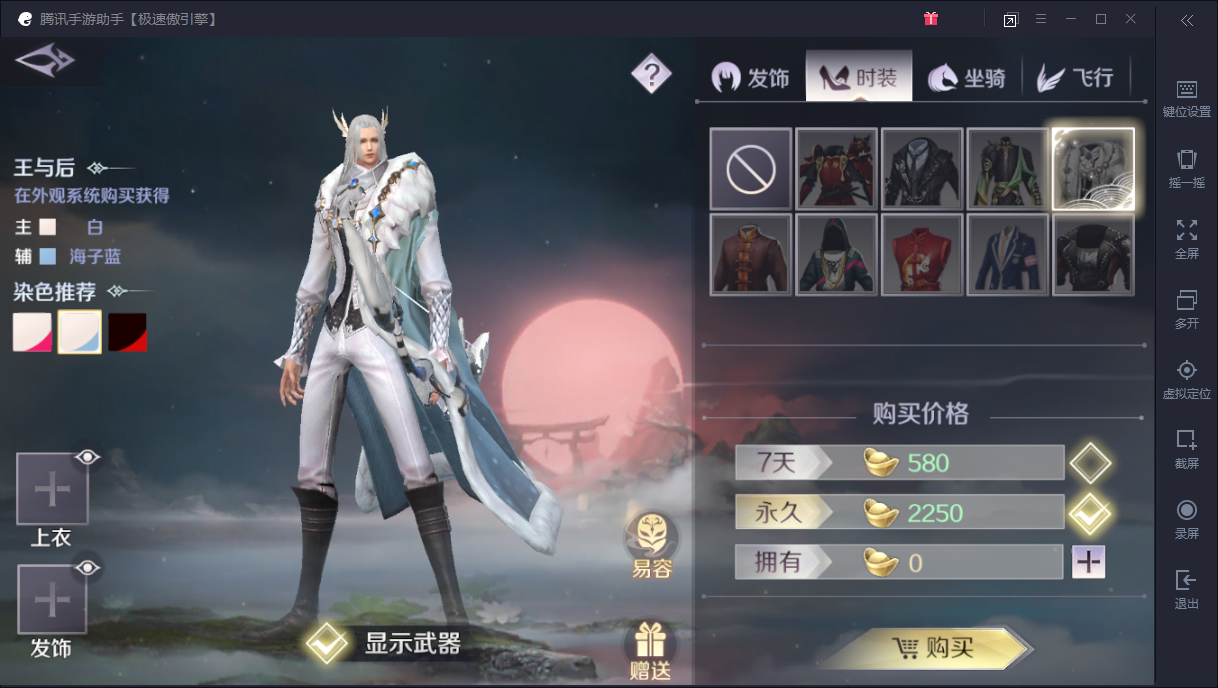Choose the navy blue suit outfit
The image size is (1218, 688).
click(x=1007, y=255)
